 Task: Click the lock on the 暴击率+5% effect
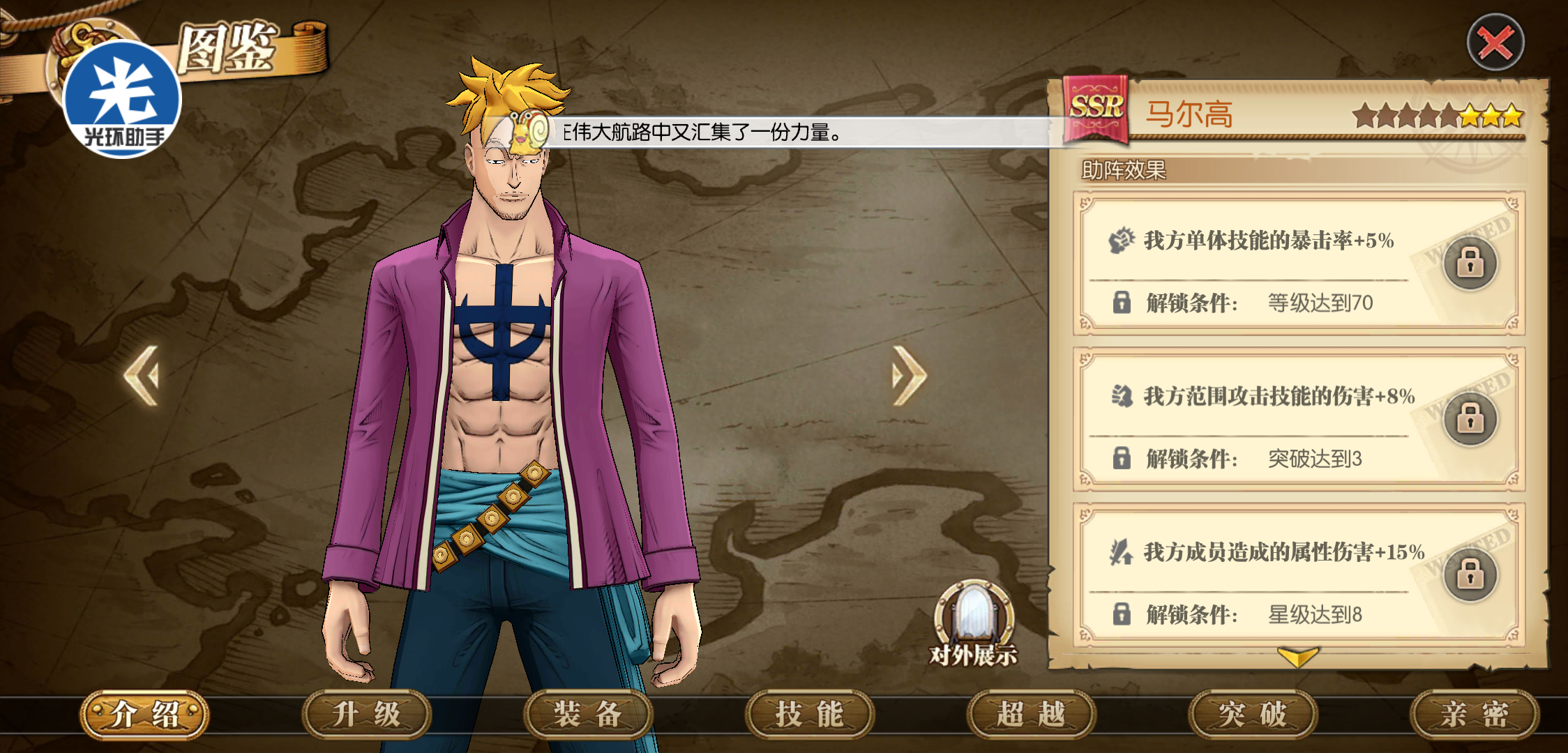tap(1470, 264)
